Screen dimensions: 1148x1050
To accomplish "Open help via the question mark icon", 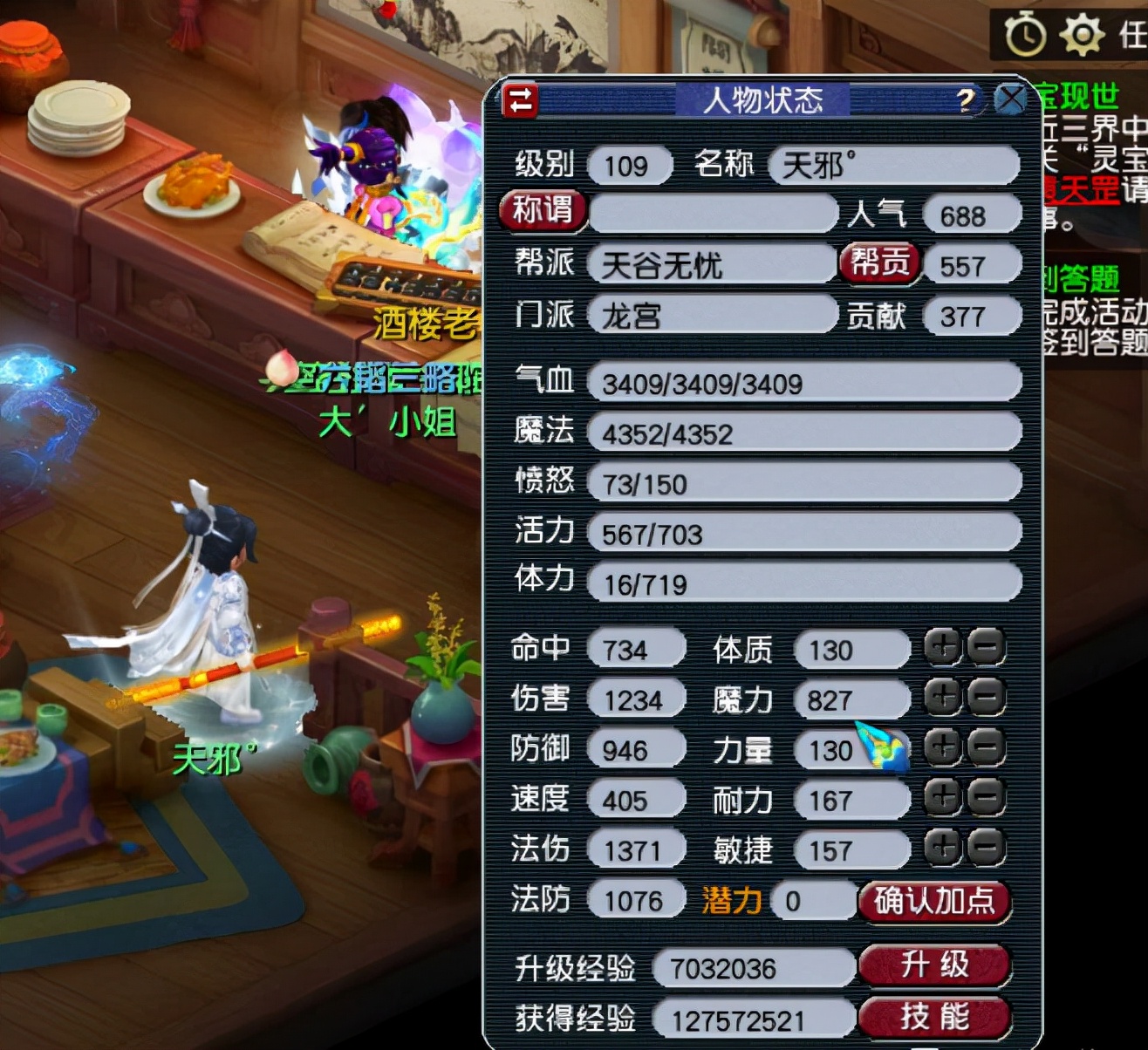I will [x=963, y=100].
